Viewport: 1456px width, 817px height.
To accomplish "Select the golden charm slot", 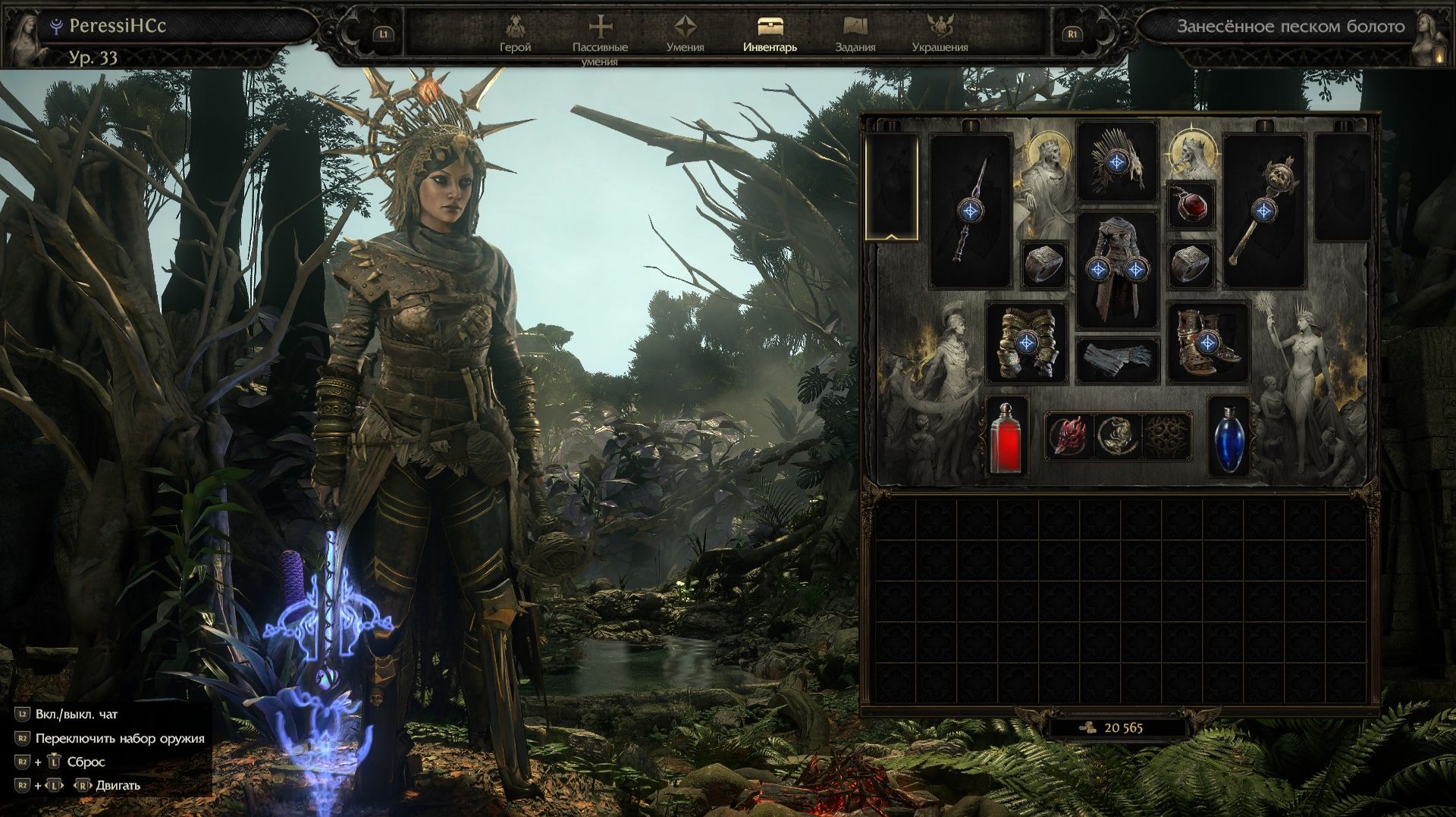I will coord(1118,436).
